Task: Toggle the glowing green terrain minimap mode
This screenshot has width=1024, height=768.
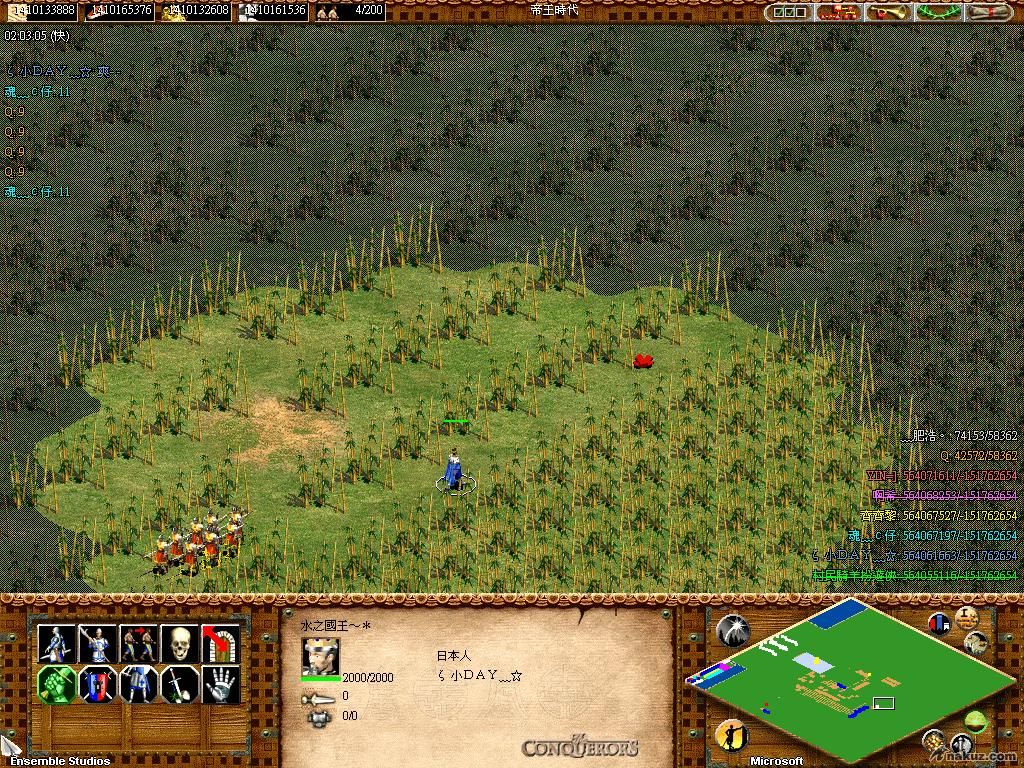Action: pos(975,719)
